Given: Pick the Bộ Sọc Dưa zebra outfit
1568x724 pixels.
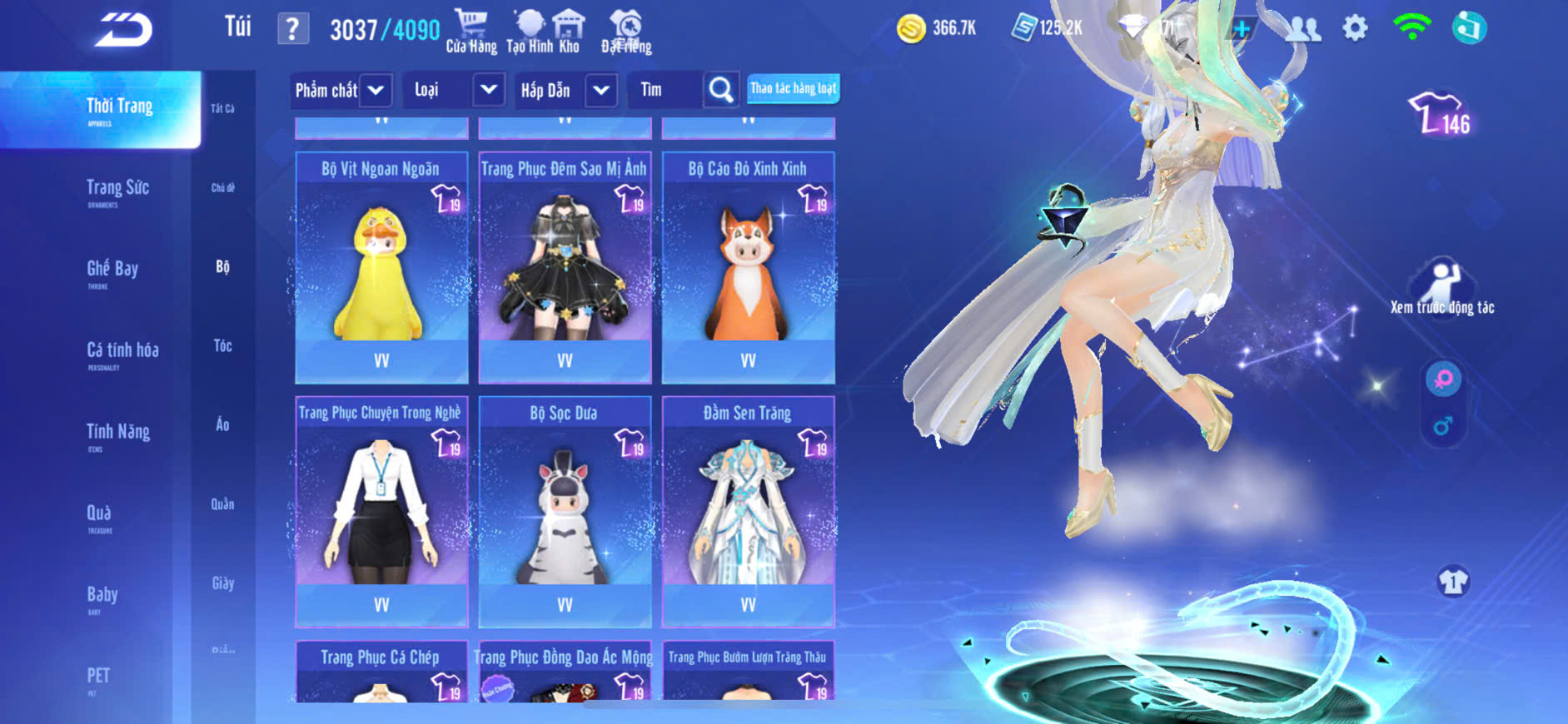Looking at the screenshot, I should click(x=565, y=511).
